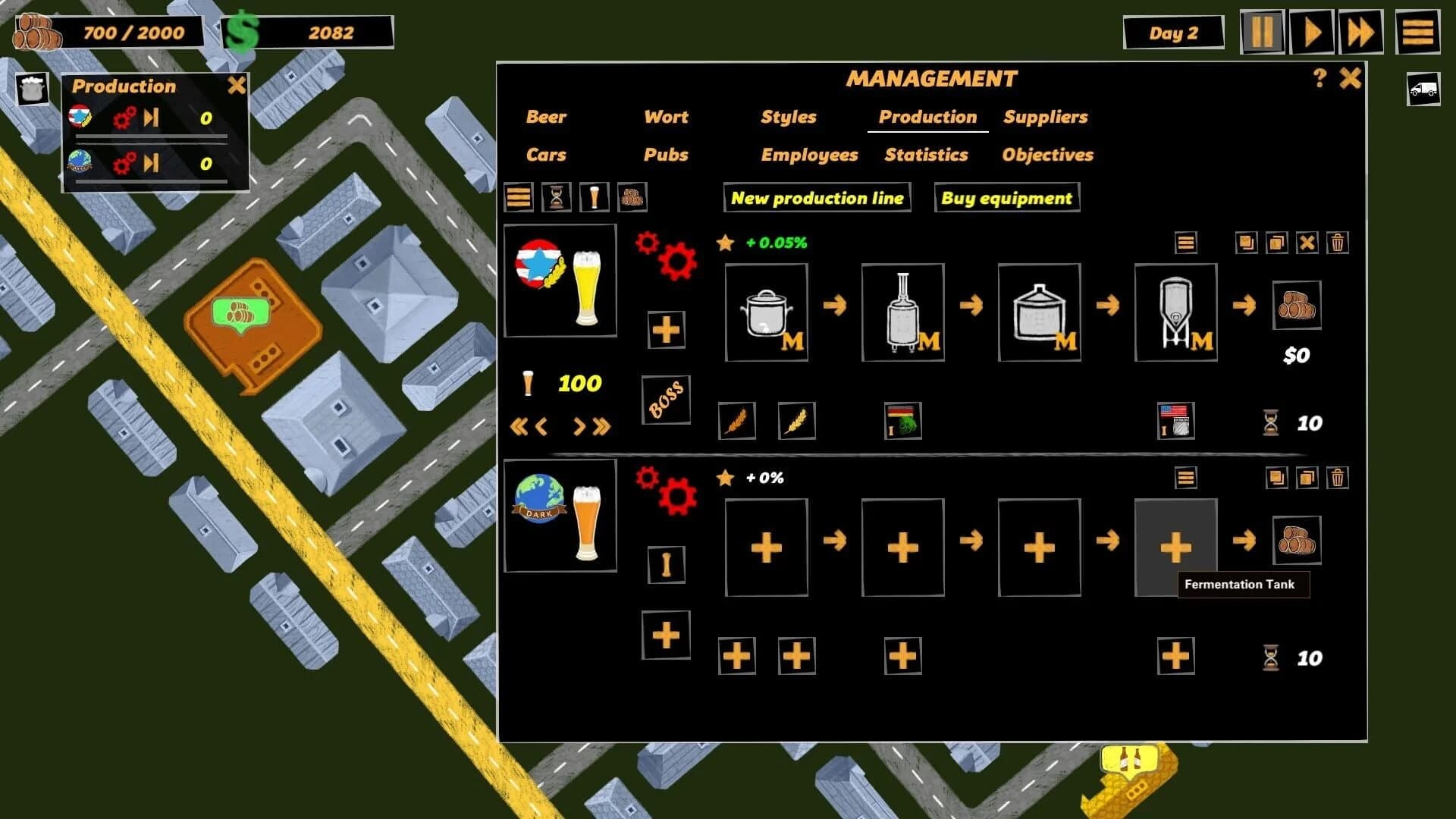Select the brewing kettle in the first production line

[767, 311]
